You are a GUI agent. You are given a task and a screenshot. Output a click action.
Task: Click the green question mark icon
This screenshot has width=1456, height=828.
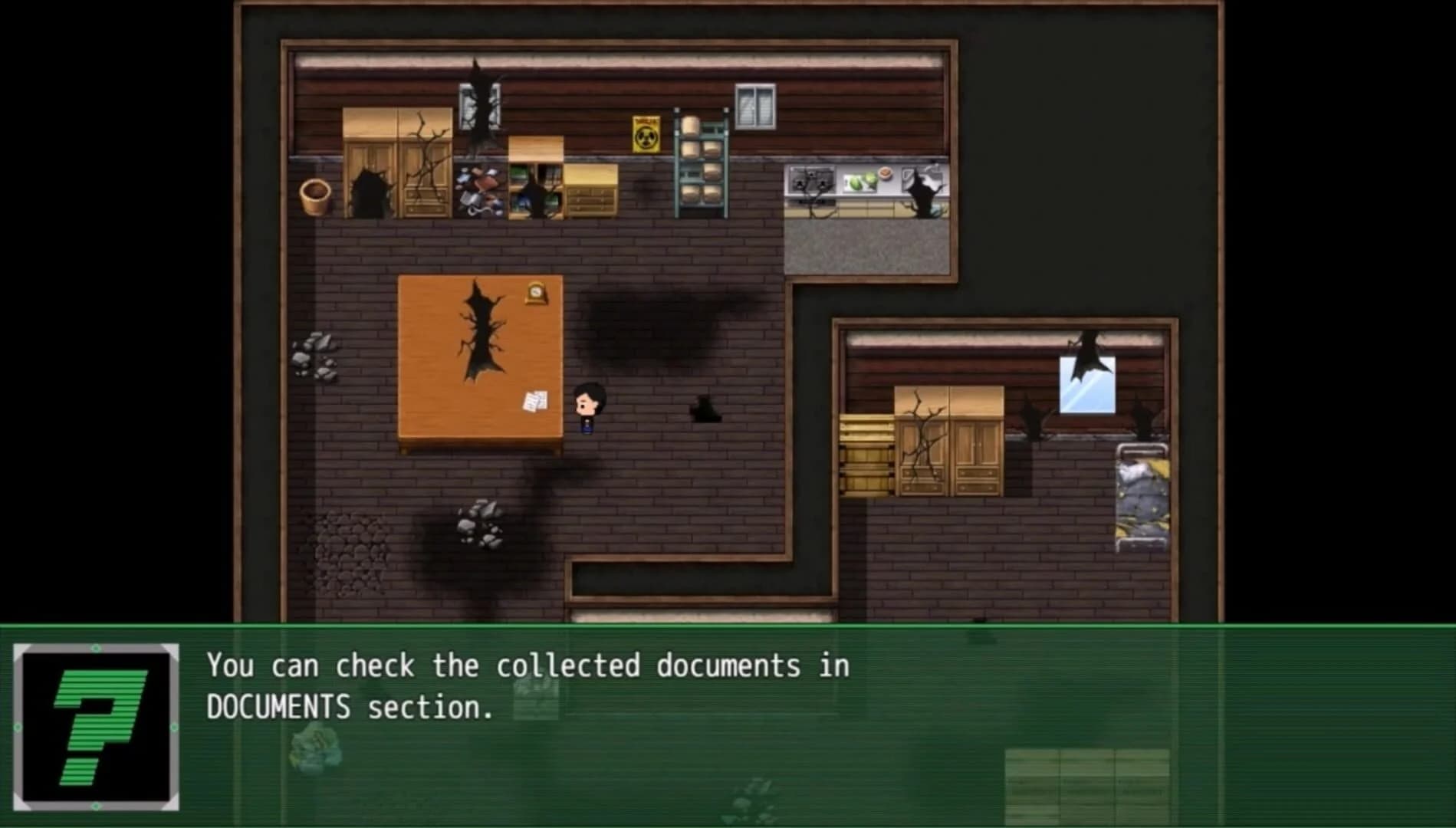pos(96,725)
